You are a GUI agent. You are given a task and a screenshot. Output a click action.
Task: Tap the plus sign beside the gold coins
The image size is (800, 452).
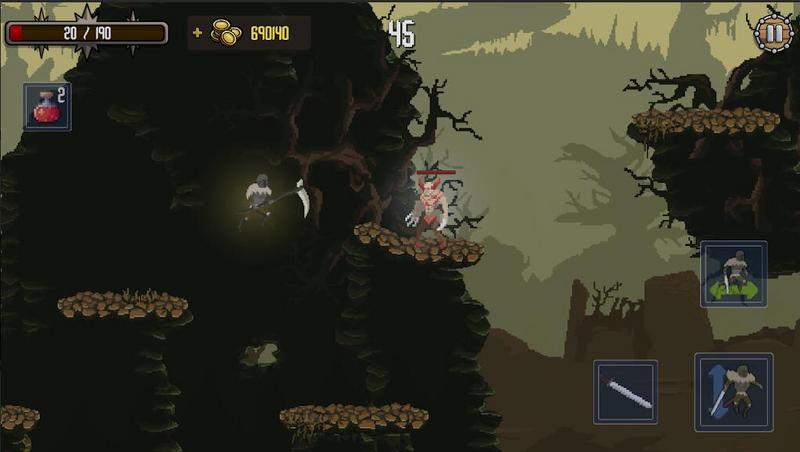[197, 33]
